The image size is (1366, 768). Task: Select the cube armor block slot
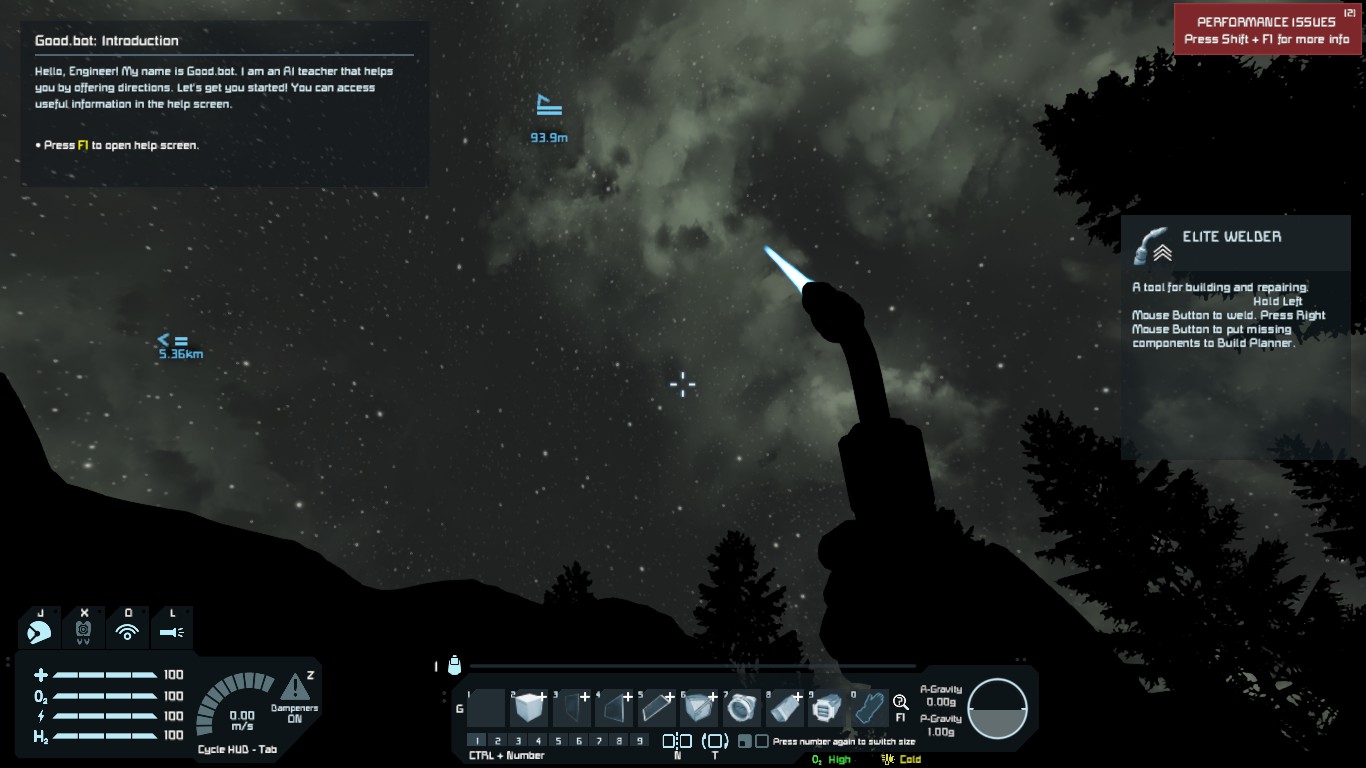527,708
